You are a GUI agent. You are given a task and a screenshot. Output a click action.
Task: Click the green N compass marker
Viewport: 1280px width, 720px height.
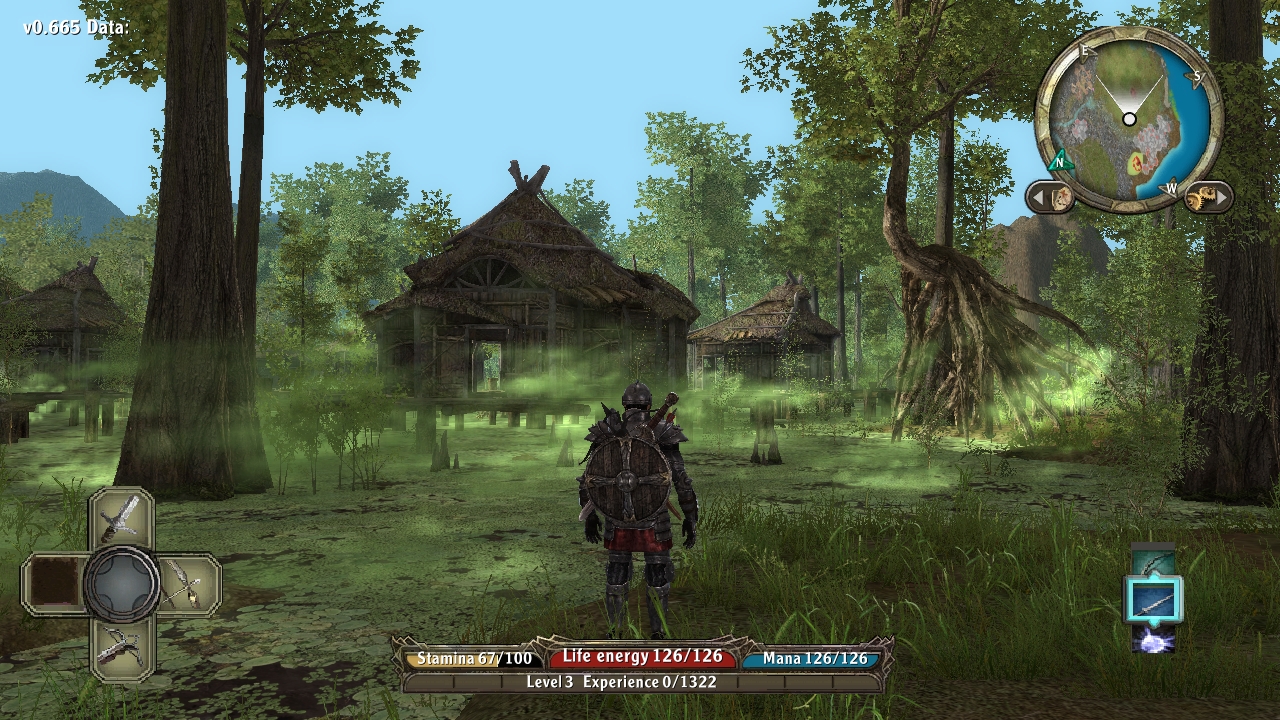[1060, 160]
